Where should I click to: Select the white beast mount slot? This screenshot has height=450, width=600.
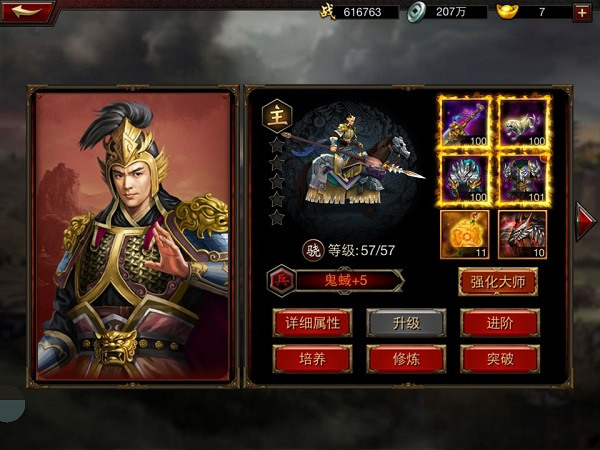(522, 123)
